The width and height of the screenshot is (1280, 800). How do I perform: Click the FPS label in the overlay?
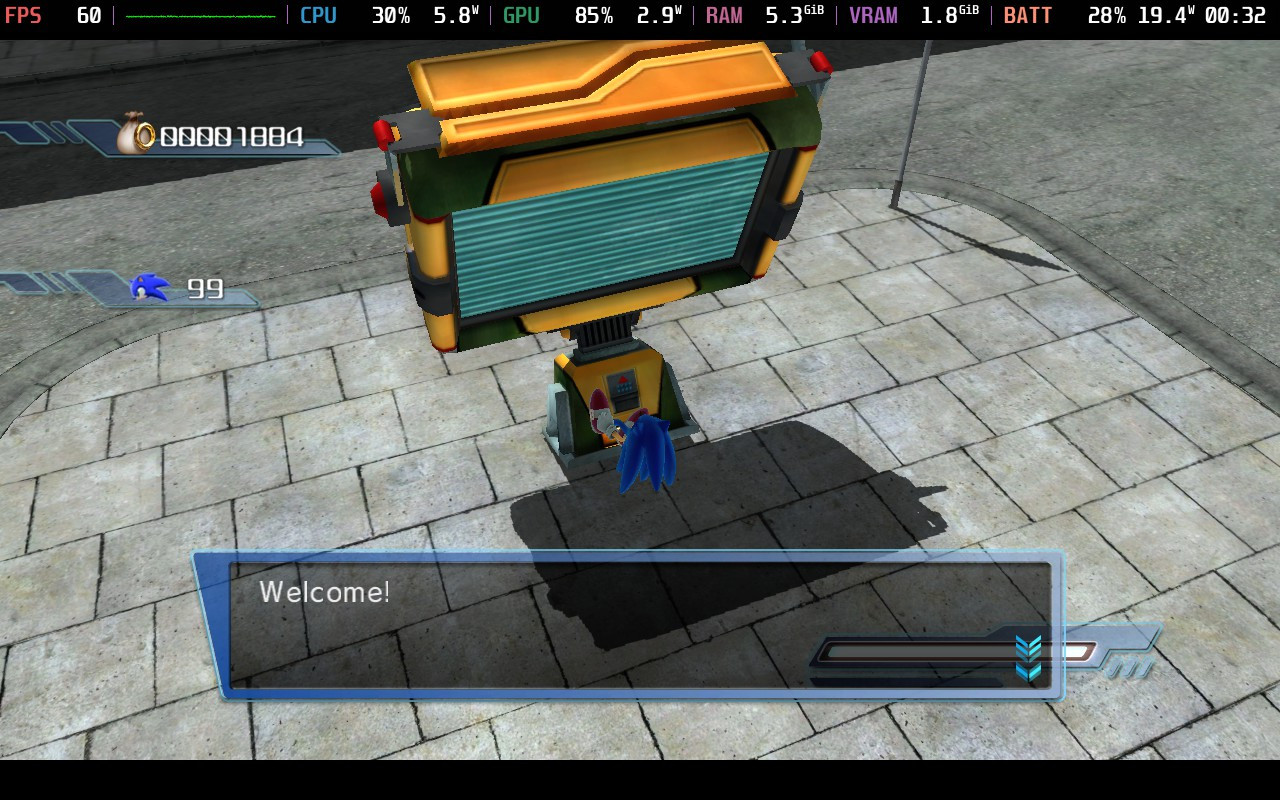click(x=24, y=15)
